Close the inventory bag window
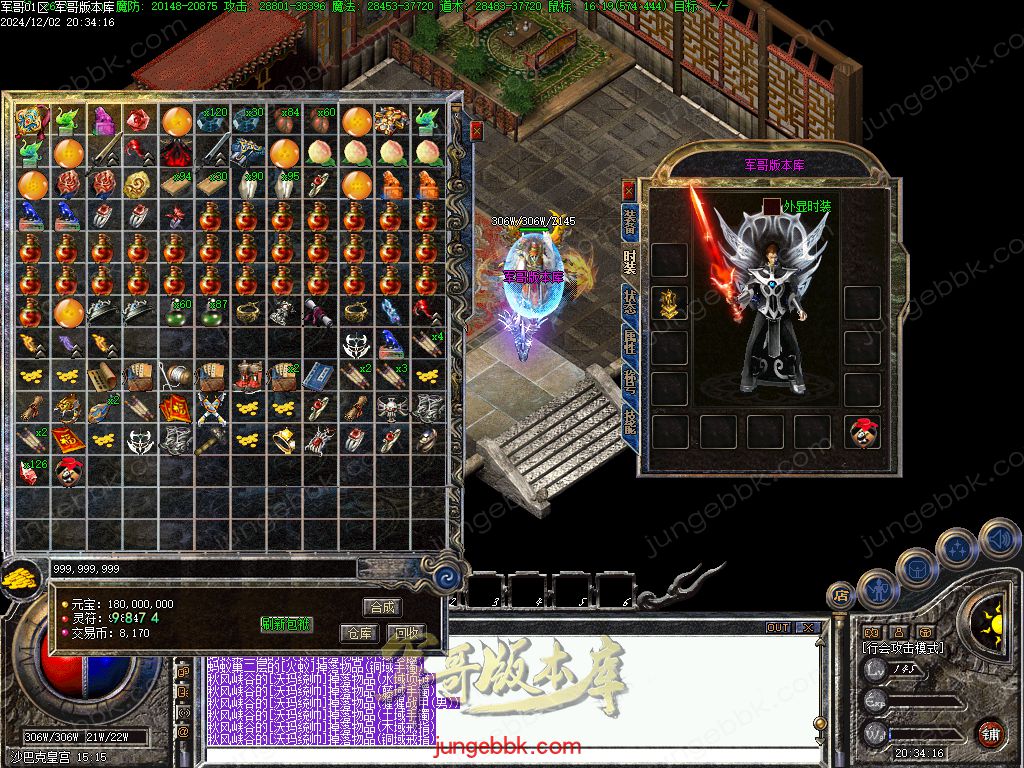The height and width of the screenshot is (768, 1024). [x=477, y=130]
